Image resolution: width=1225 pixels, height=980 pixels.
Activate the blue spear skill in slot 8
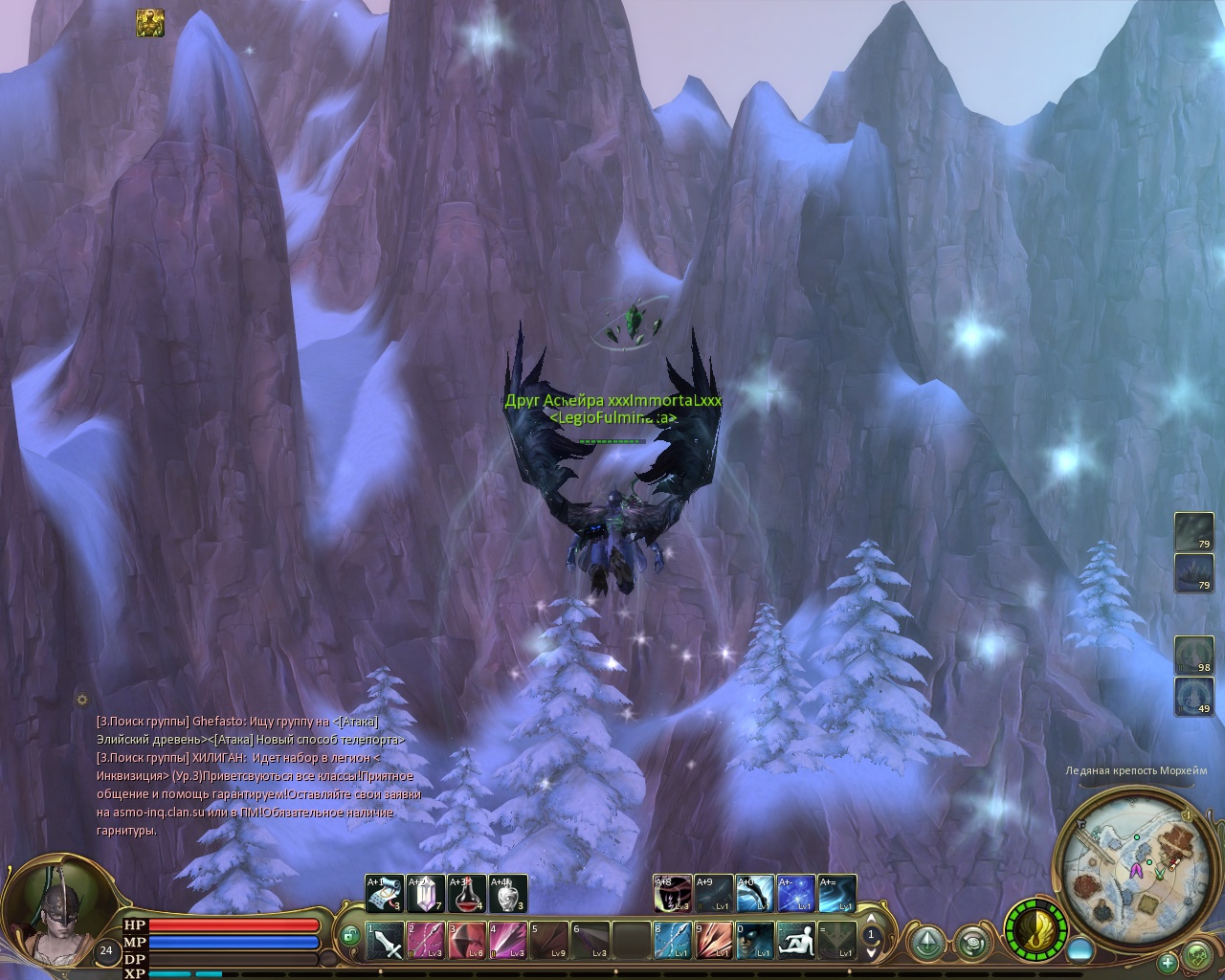coord(673,941)
